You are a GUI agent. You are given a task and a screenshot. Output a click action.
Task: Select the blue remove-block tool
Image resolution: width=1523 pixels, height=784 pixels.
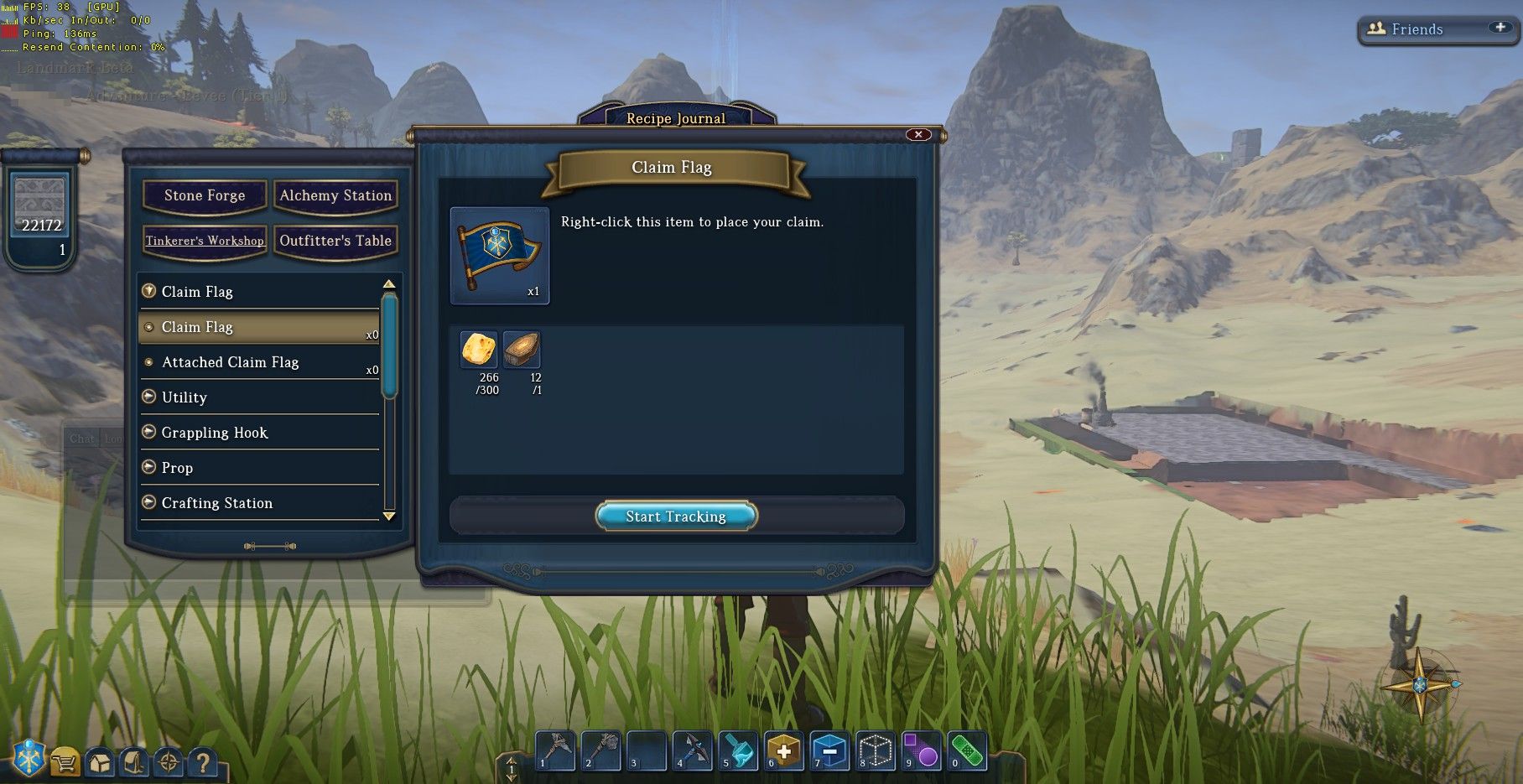pos(829,750)
